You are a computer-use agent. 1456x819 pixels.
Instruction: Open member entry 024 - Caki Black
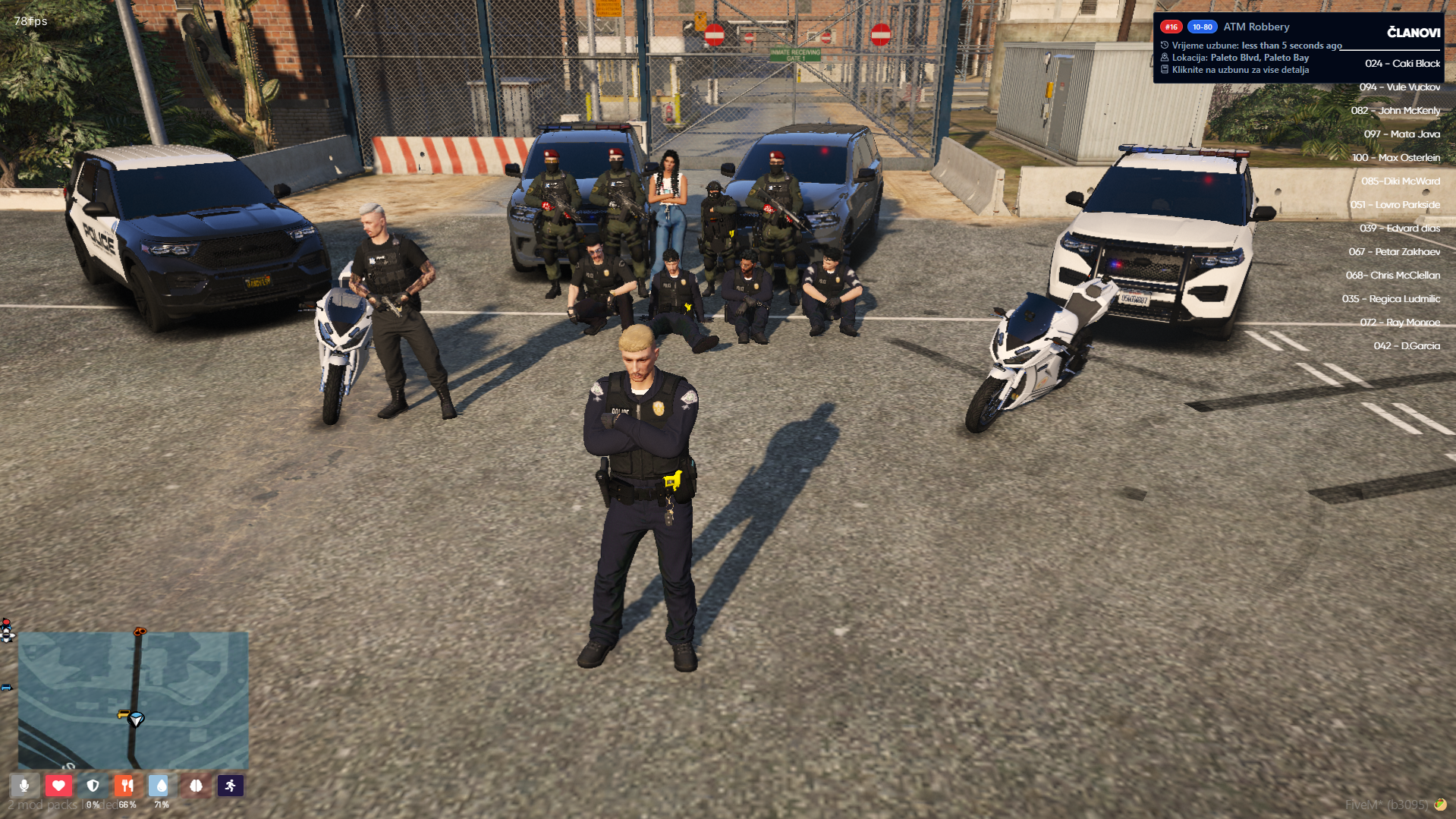tap(1402, 64)
